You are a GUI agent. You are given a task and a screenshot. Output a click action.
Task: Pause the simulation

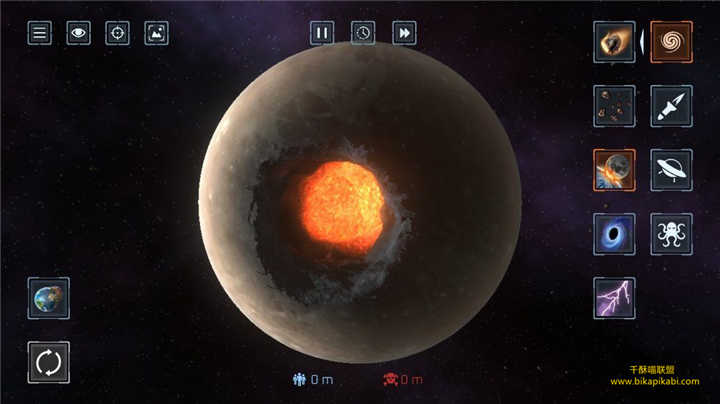(x=321, y=33)
